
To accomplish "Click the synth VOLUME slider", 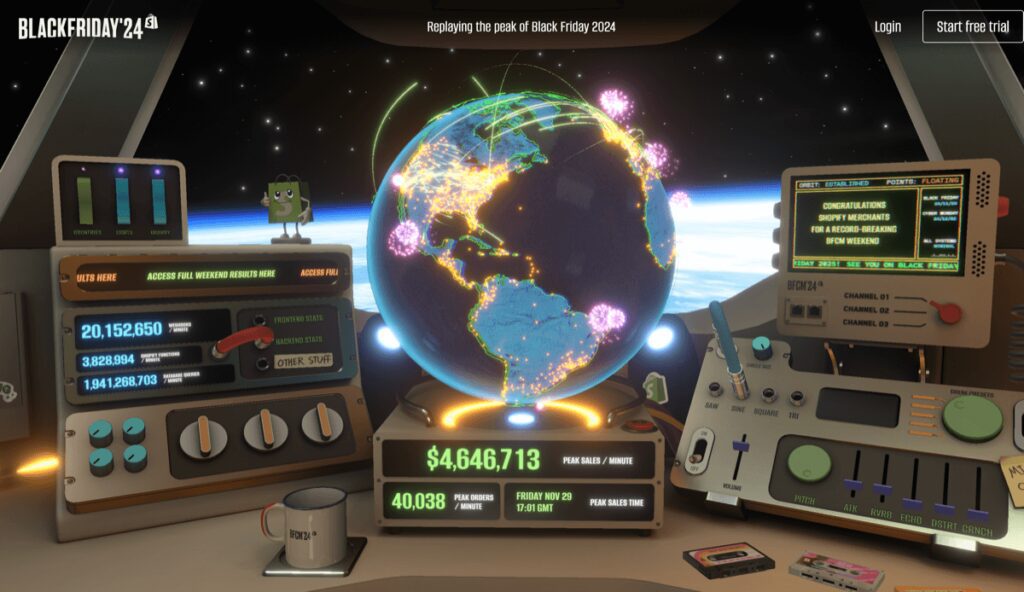I will click(x=739, y=446).
